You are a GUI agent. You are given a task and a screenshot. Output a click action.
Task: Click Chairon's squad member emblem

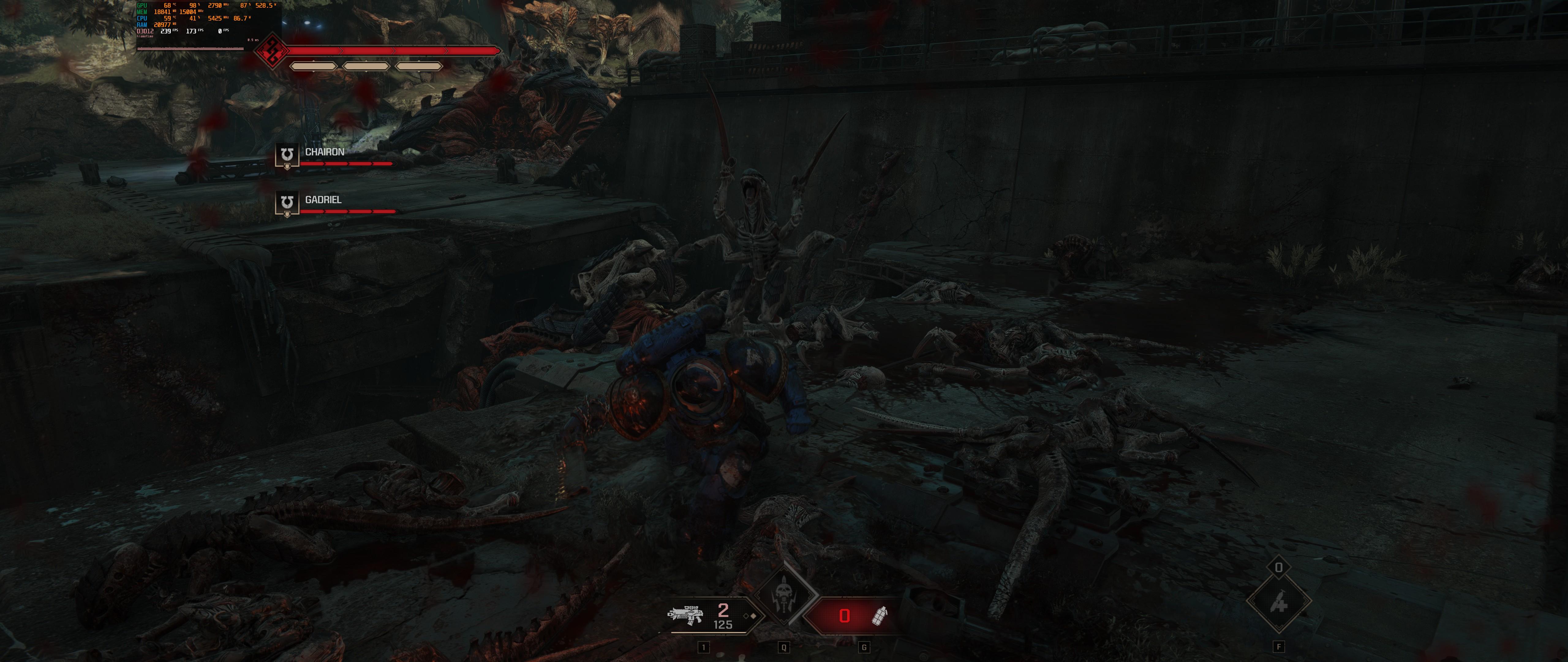(287, 155)
